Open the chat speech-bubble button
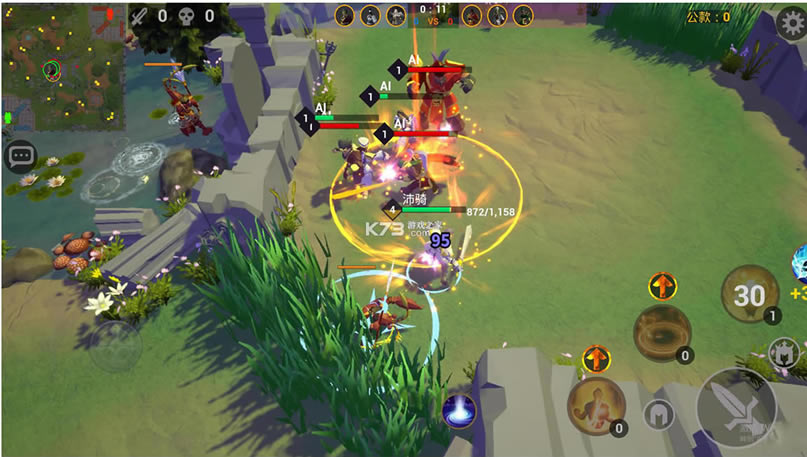 20,156
